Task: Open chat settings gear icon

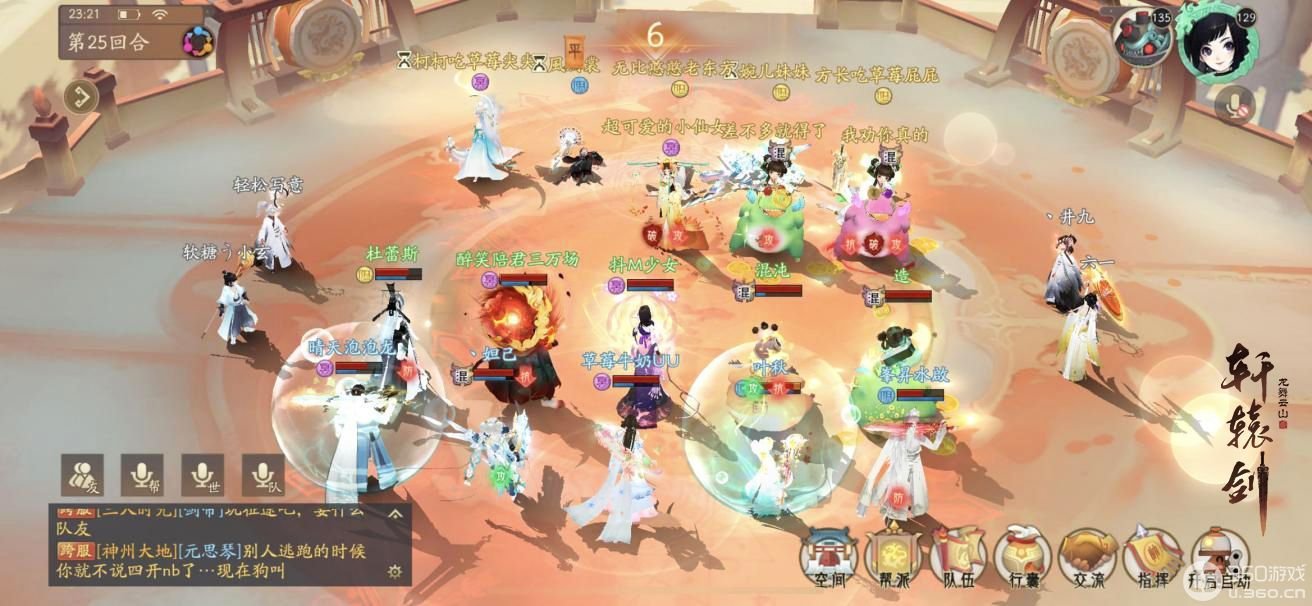Action: click(x=395, y=571)
